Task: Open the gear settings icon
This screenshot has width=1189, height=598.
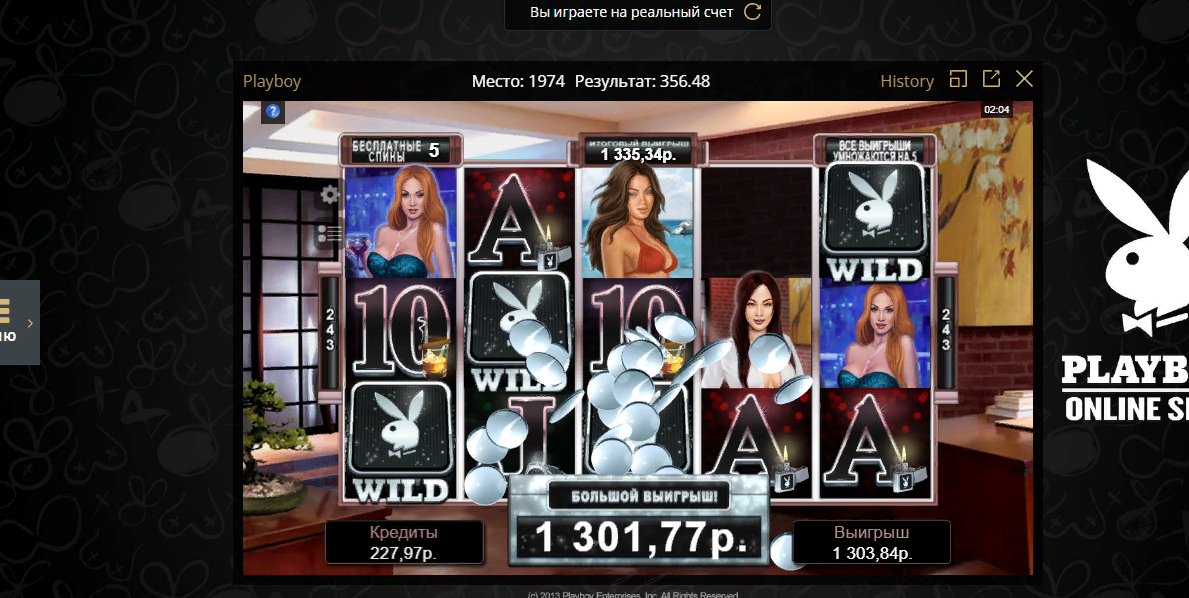Action: click(329, 195)
